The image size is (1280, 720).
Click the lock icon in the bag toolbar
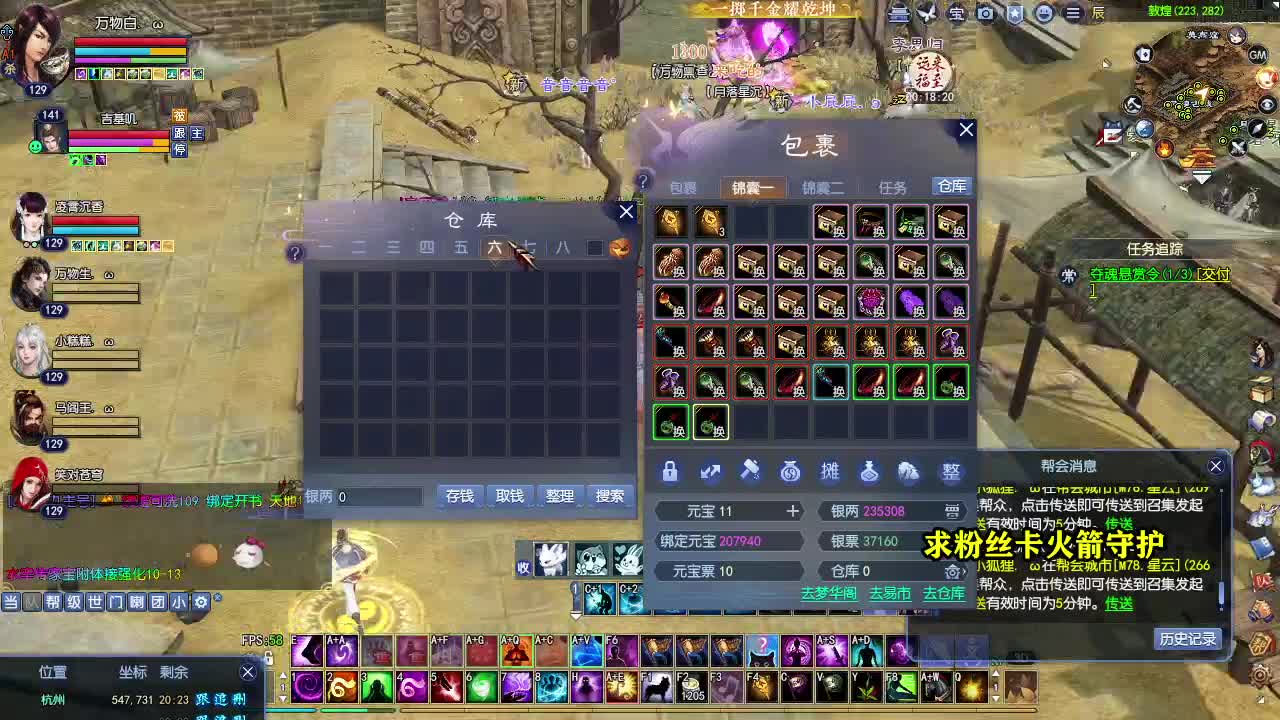[x=670, y=472]
